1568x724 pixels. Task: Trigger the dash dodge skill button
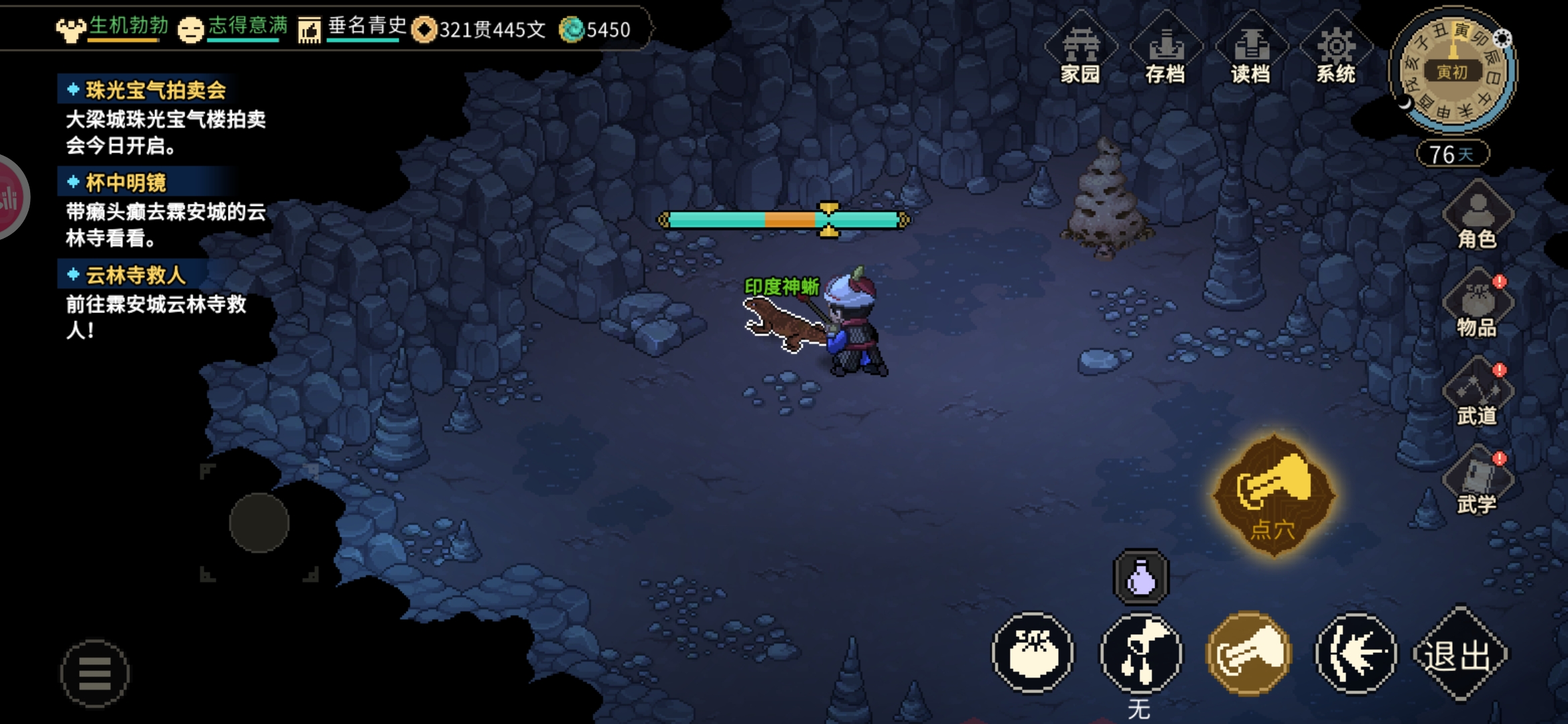point(1356,654)
